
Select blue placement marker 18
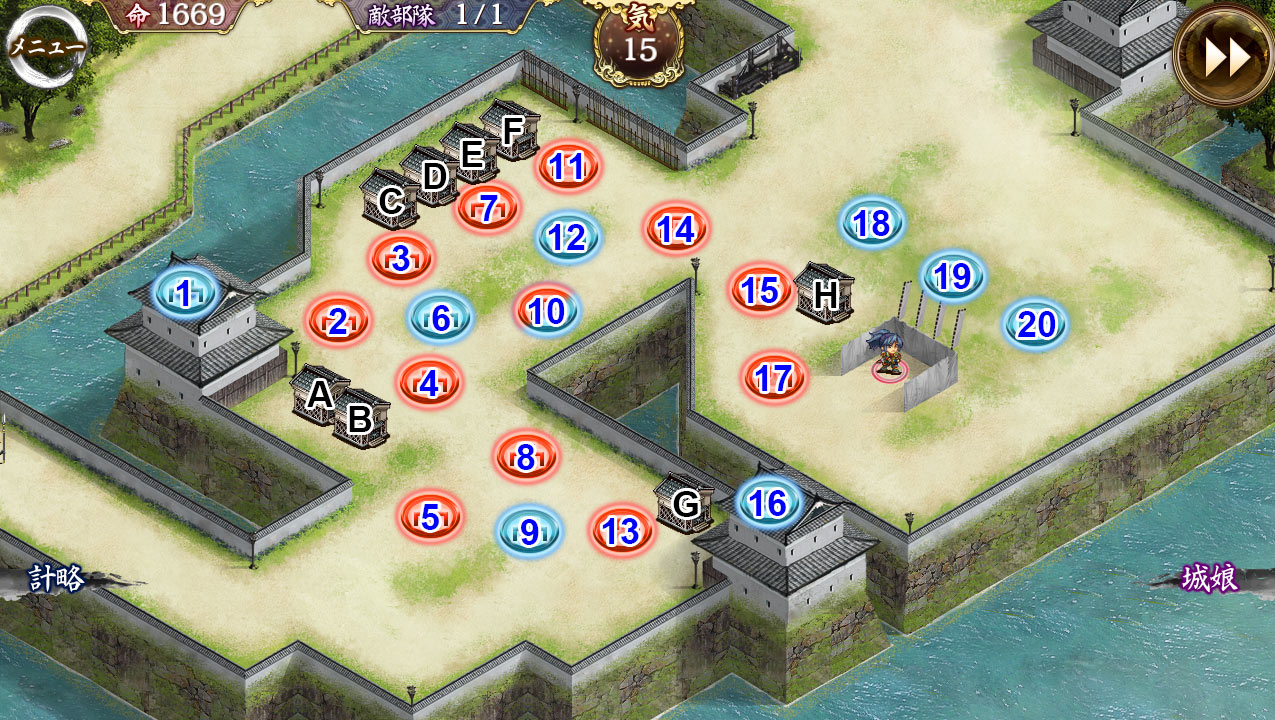tap(873, 223)
